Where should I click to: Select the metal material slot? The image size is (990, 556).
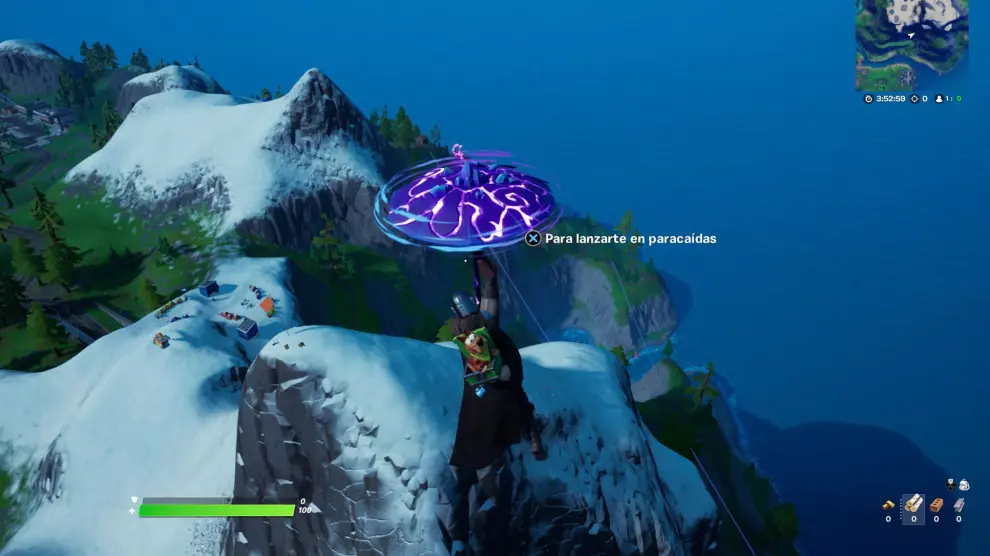tap(958, 505)
